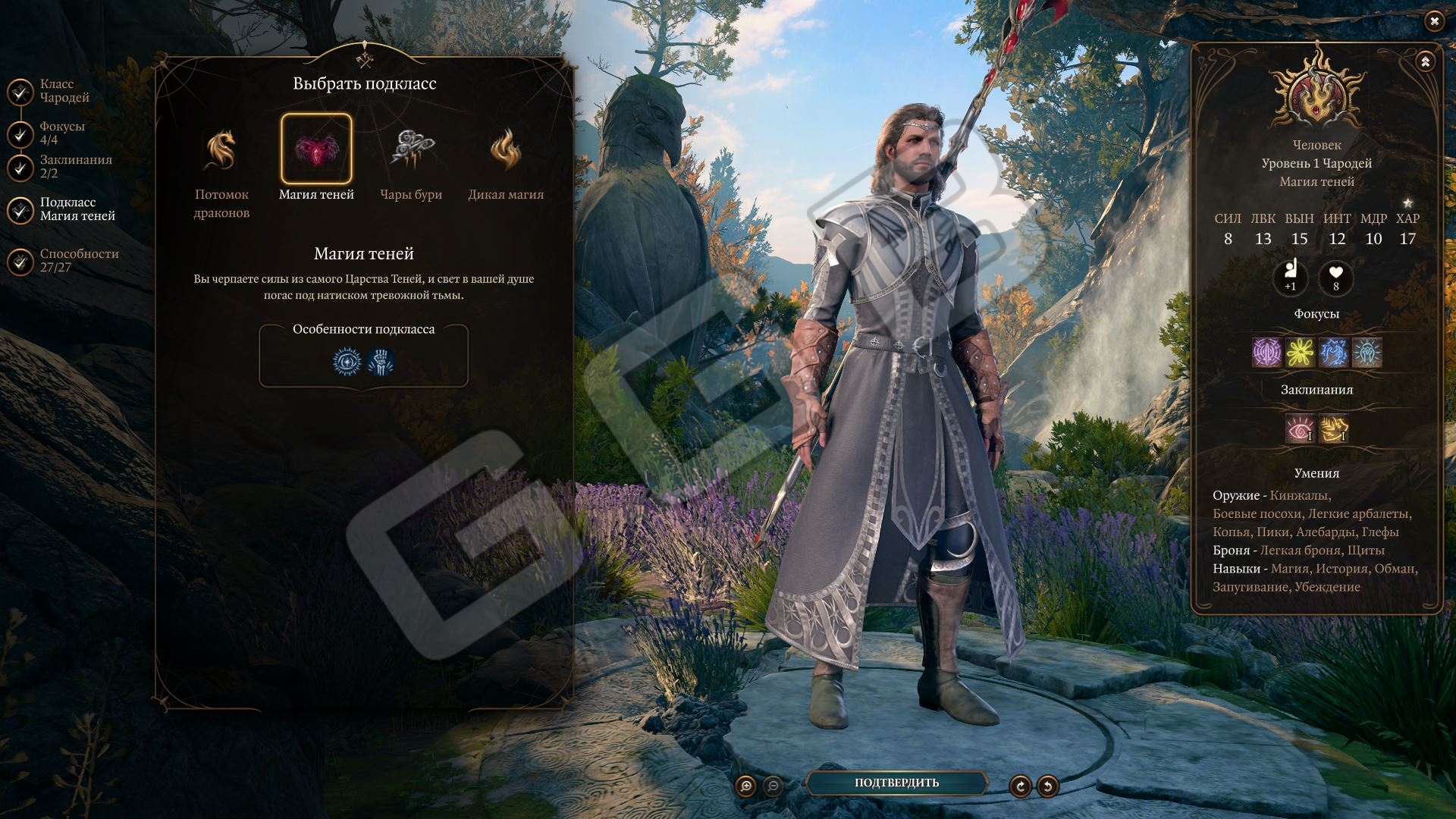Click the yellow starburst cantrip icon
1456x819 pixels.
click(x=1300, y=353)
